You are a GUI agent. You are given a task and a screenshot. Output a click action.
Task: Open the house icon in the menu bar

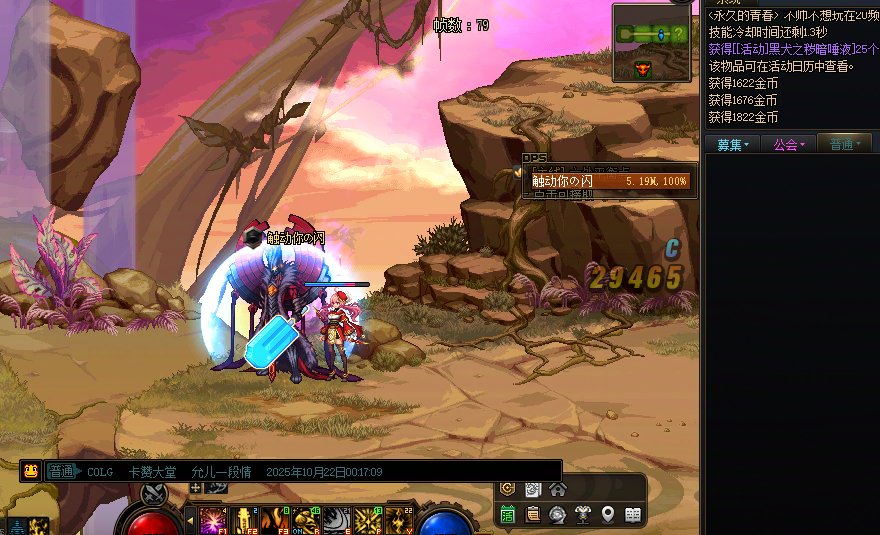pos(558,489)
